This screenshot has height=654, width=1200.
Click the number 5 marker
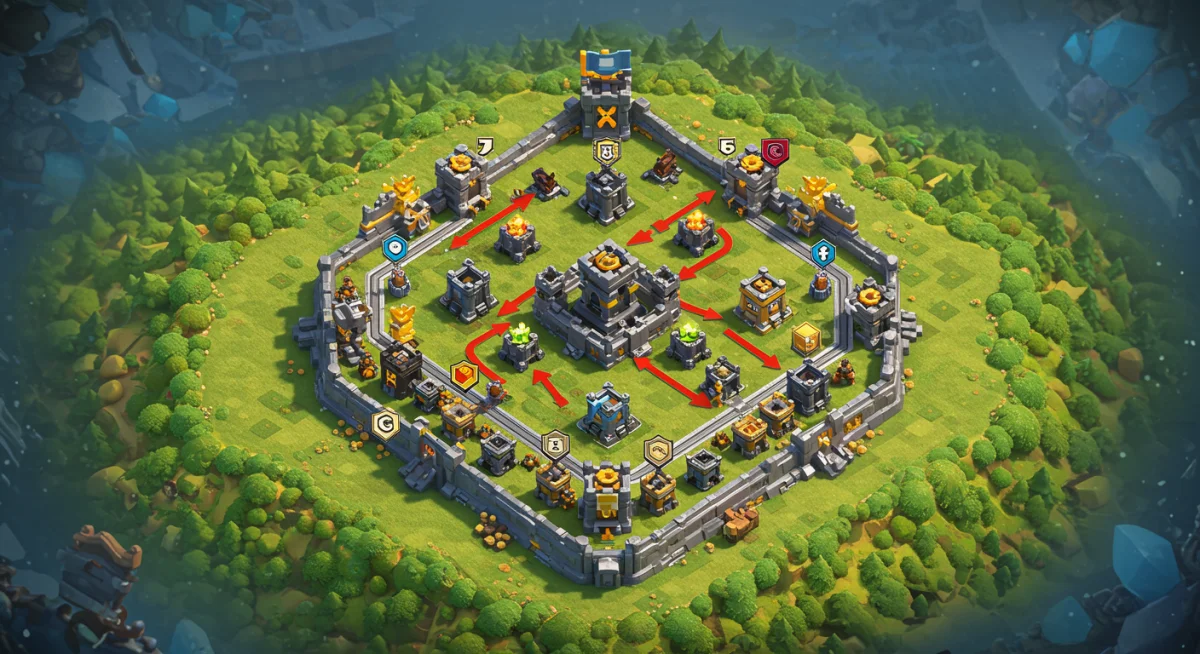[x=728, y=147]
